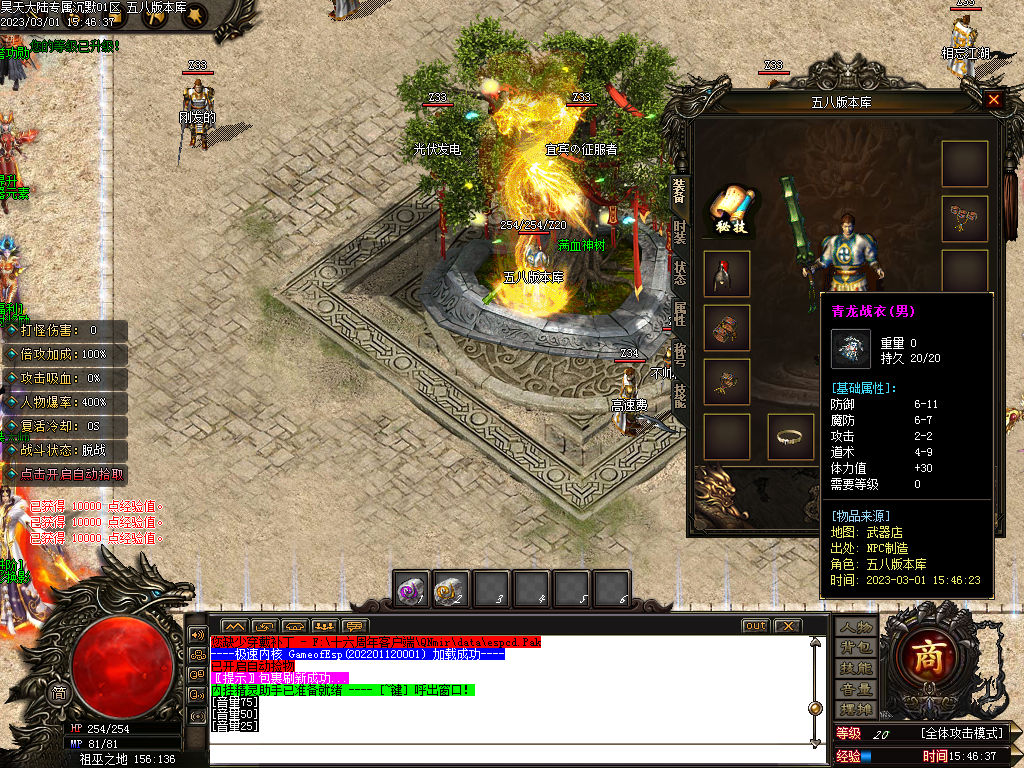Viewport: 1024px width, 768px height.
Task: Open the 技能 skills menu
Action: pos(856,668)
